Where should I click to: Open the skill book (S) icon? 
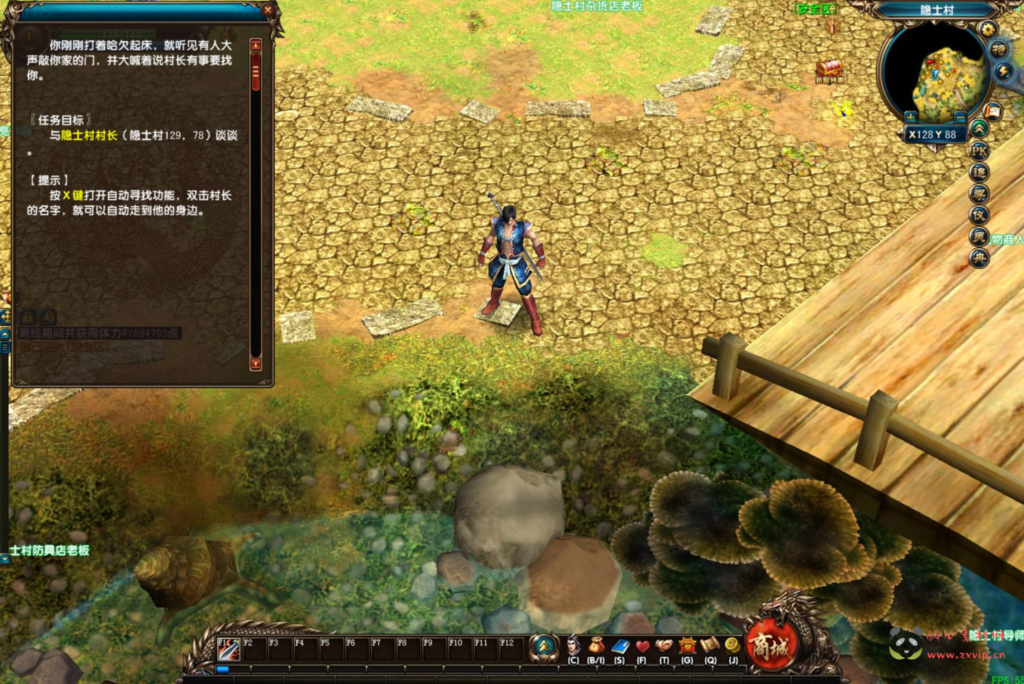click(619, 646)
